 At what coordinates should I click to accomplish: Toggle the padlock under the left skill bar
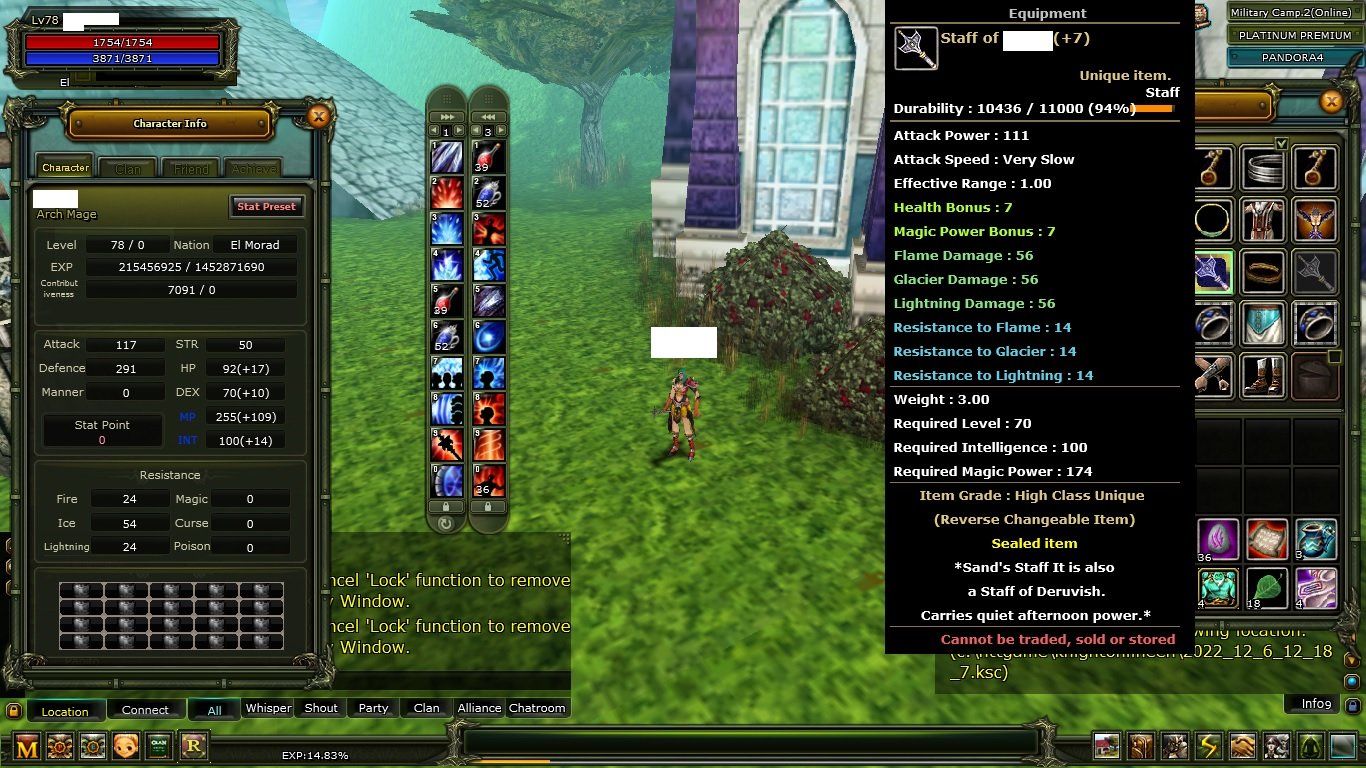click(445, 508)
